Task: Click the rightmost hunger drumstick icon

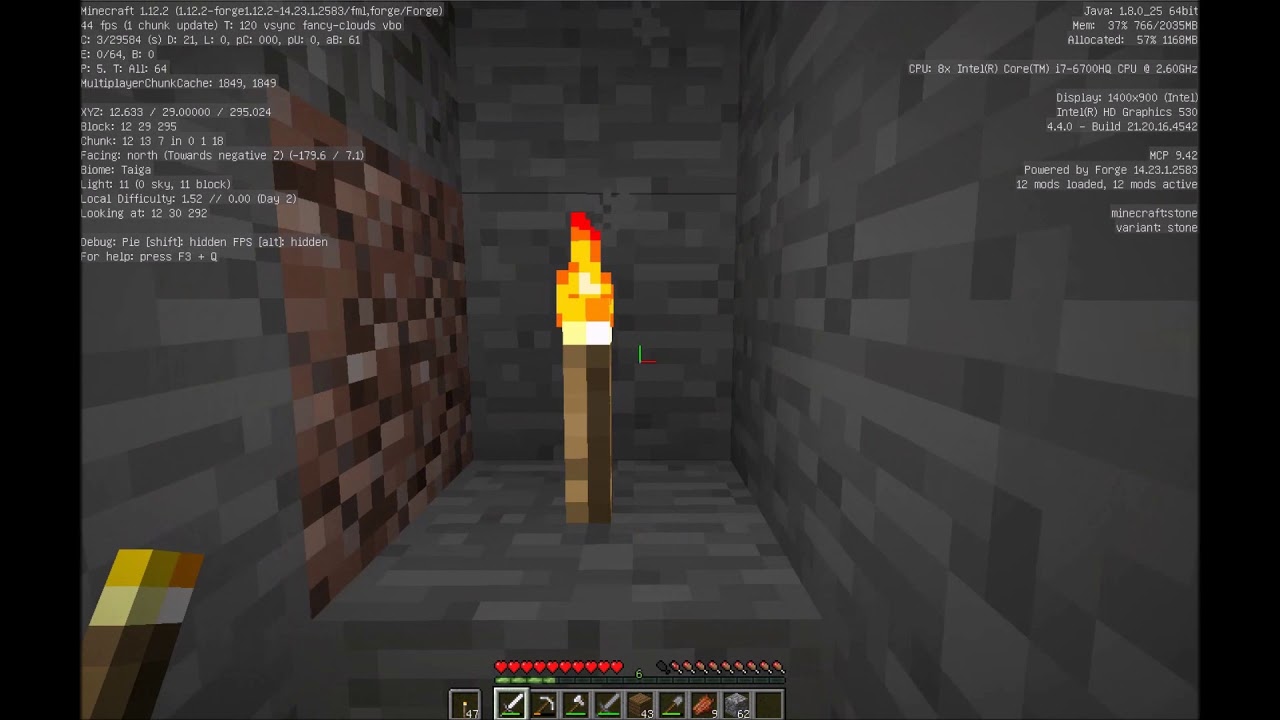Action: (777, 666)
